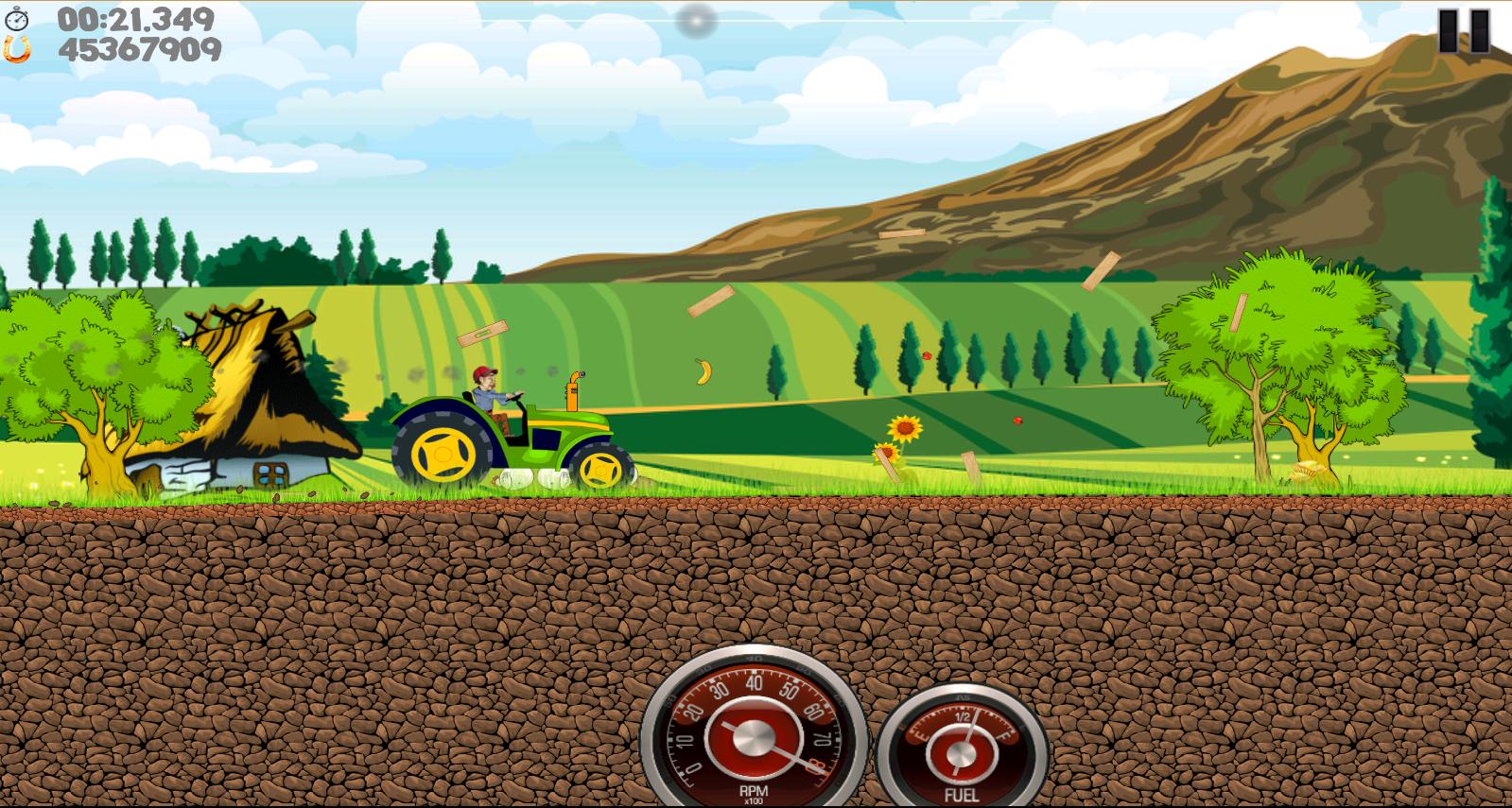Screen dimensions: 1512x808
Task: Click the golden horseshoe collectible icon
Action: click(19, 47)
